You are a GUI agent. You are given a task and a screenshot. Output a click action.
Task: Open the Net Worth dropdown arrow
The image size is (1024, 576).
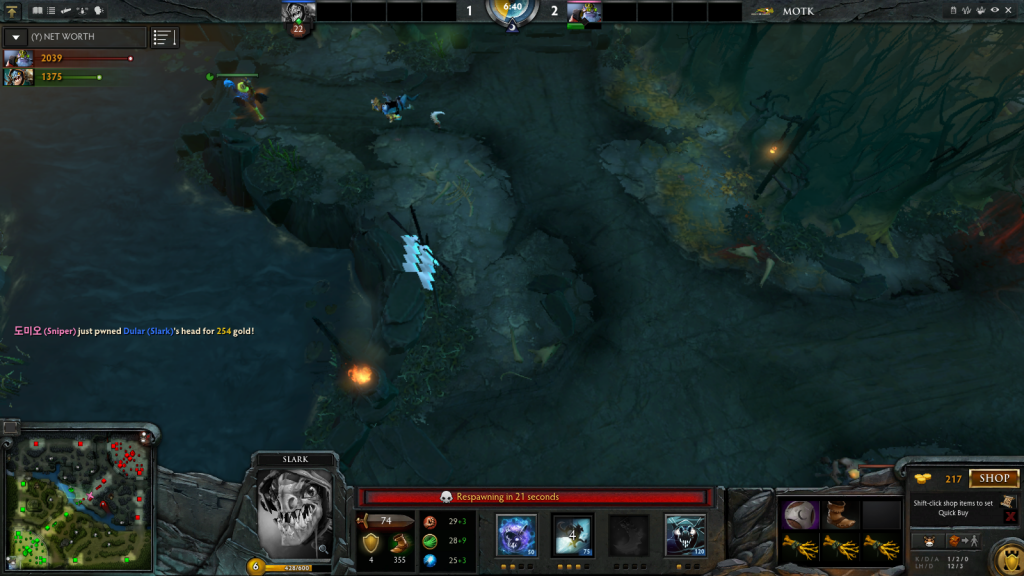click(16, 37)
